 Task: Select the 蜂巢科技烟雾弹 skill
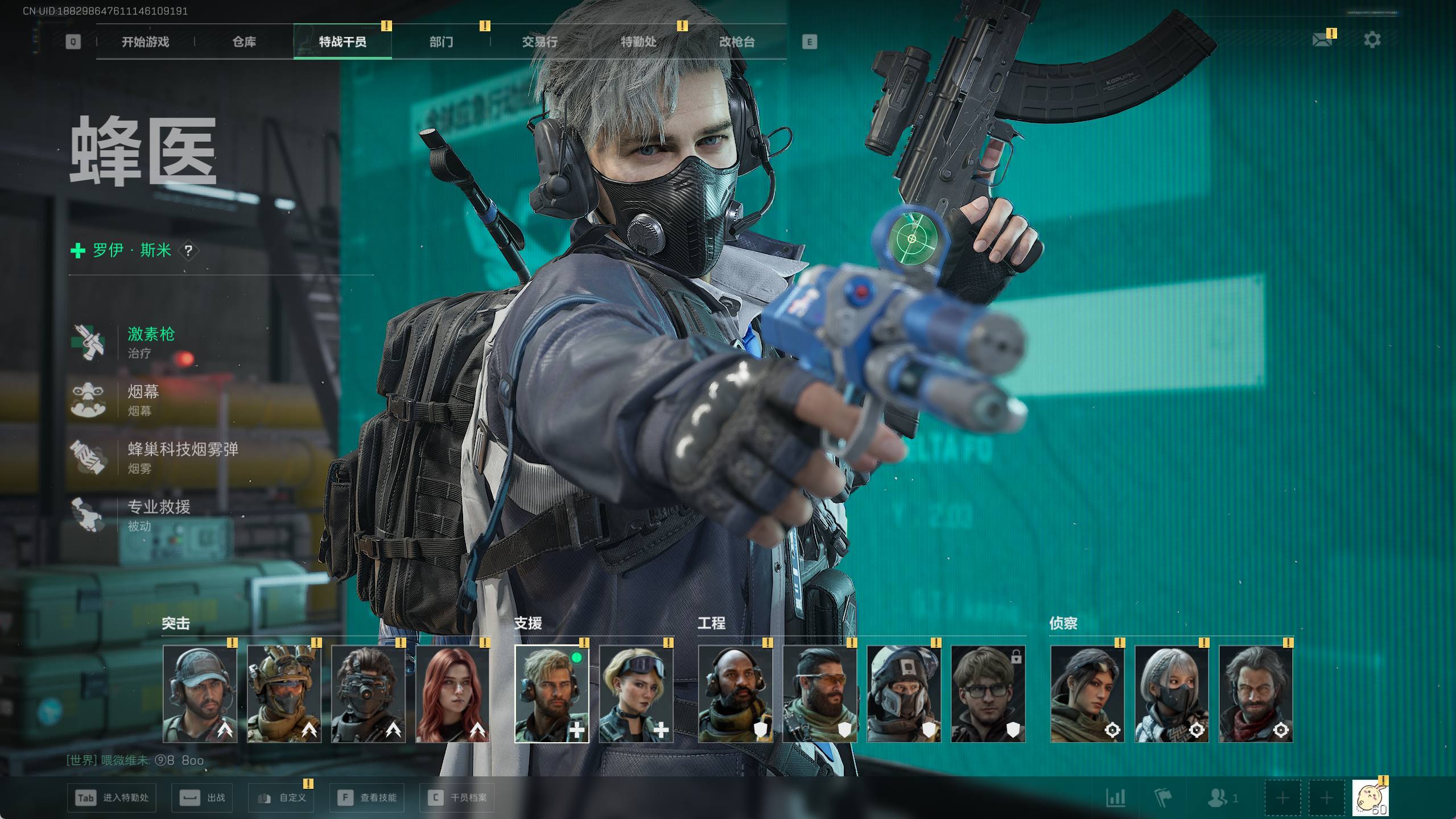[x=182, y=457]
